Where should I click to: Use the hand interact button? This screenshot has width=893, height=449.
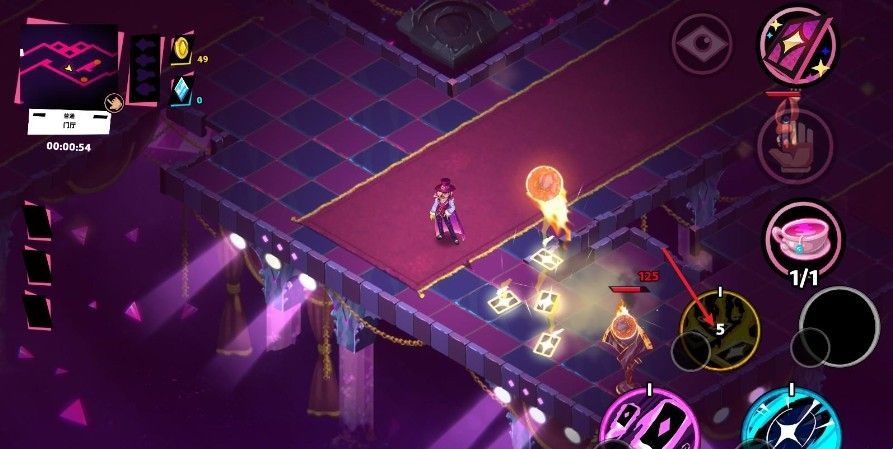click(796, 145)
